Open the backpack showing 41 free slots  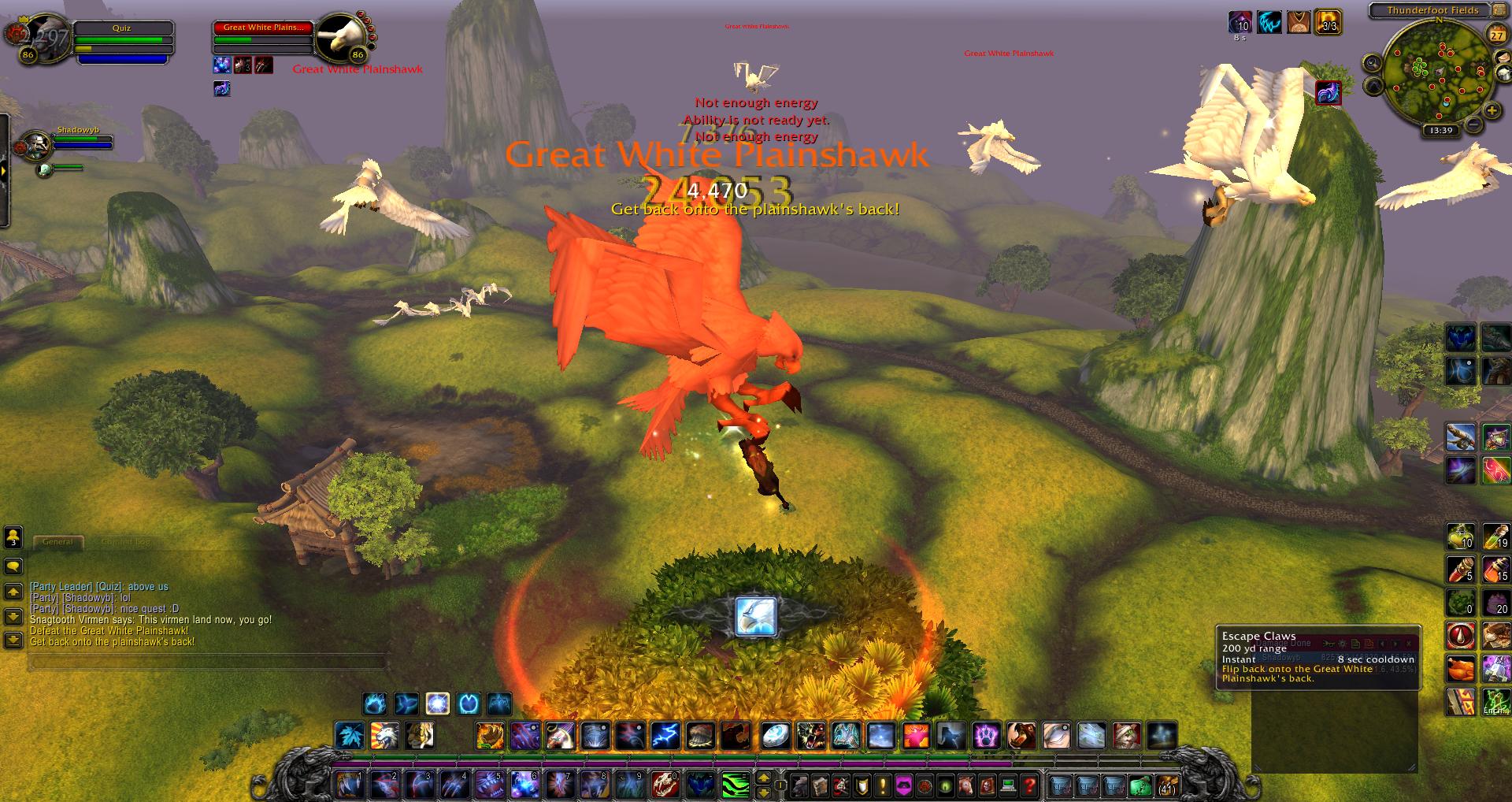1166,785
